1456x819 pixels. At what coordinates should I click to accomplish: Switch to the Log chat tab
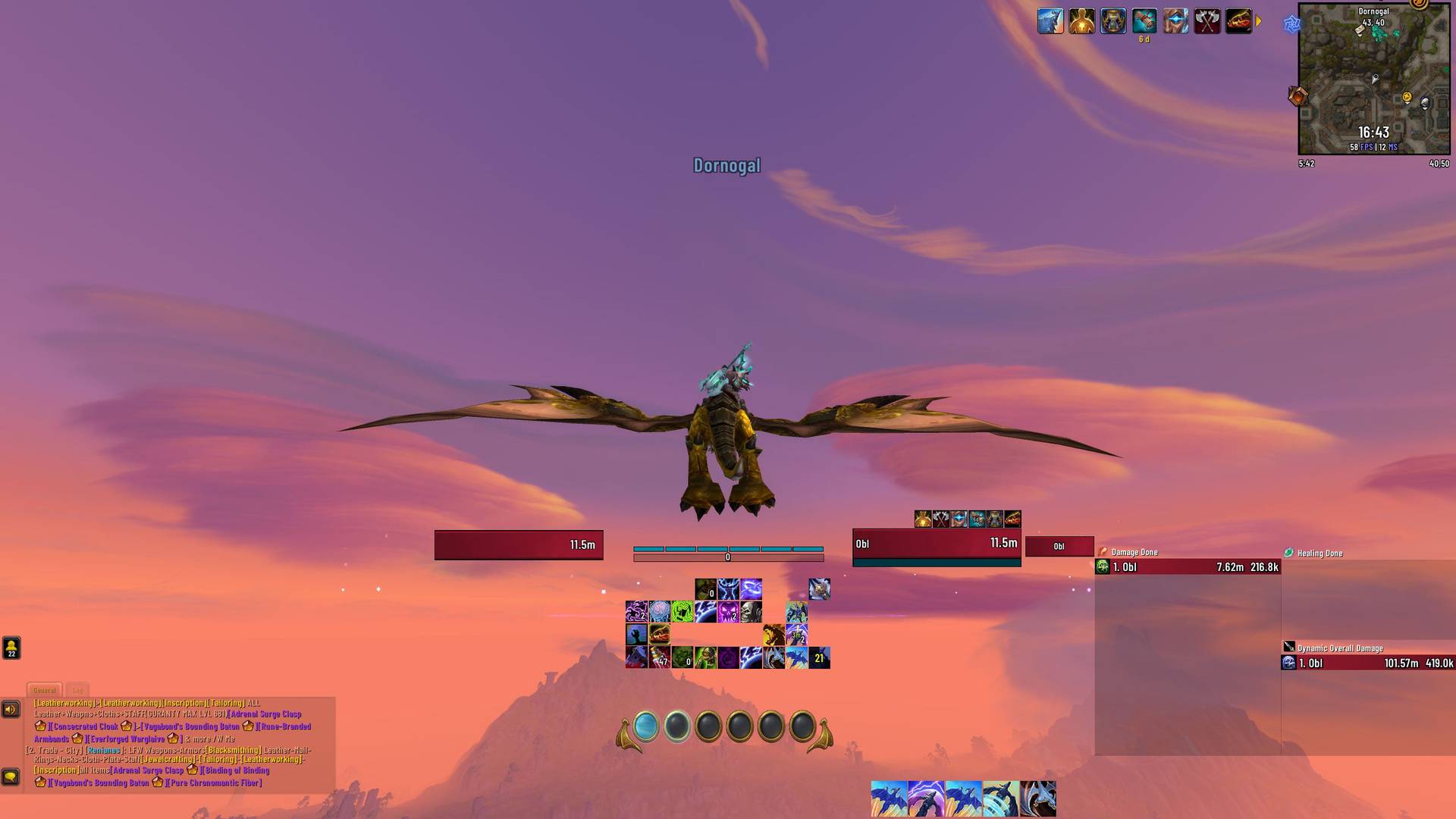tap(77, 690)
